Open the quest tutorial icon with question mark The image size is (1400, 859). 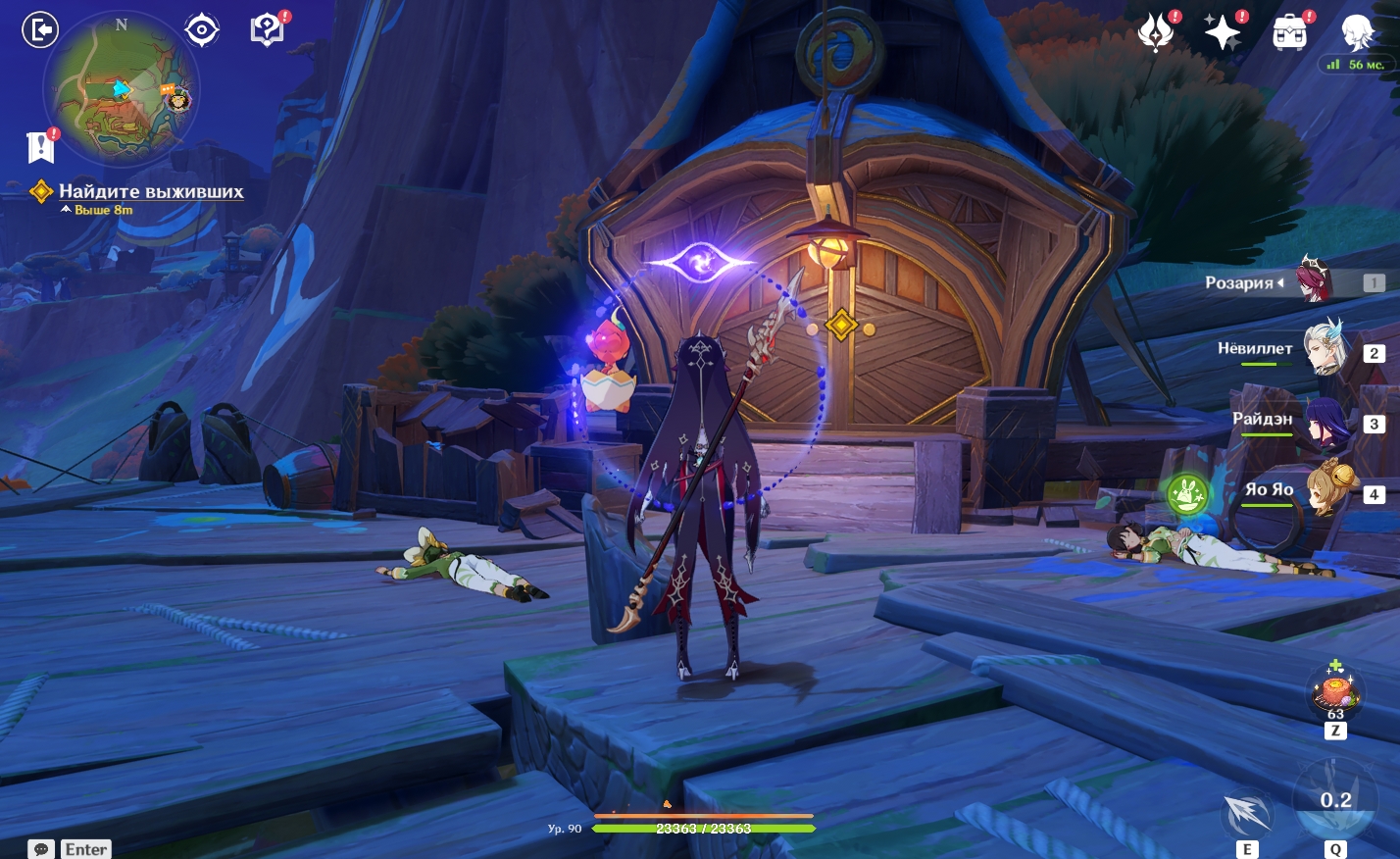(267, 30)
